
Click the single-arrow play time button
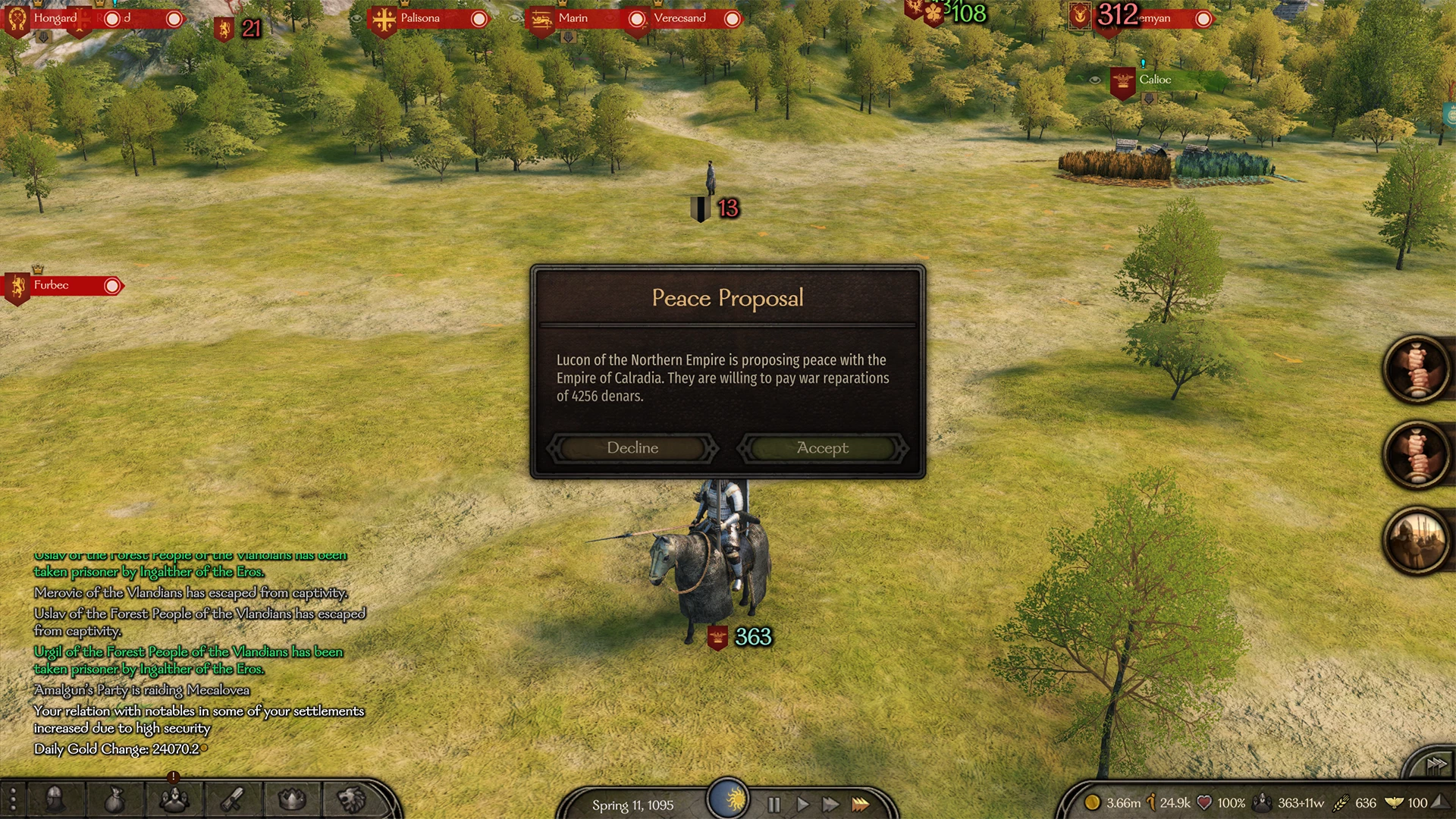802,805
